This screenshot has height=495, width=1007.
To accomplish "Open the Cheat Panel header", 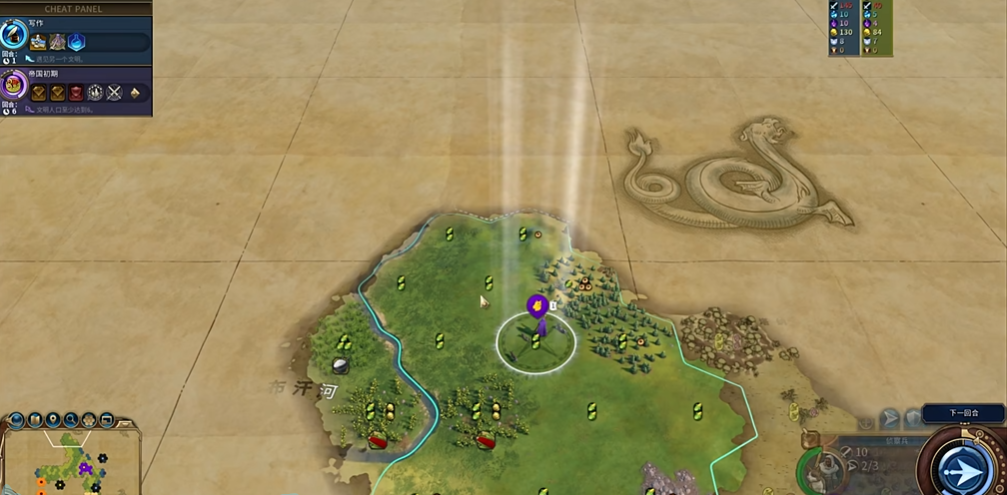I will click(x=74, y=8).
